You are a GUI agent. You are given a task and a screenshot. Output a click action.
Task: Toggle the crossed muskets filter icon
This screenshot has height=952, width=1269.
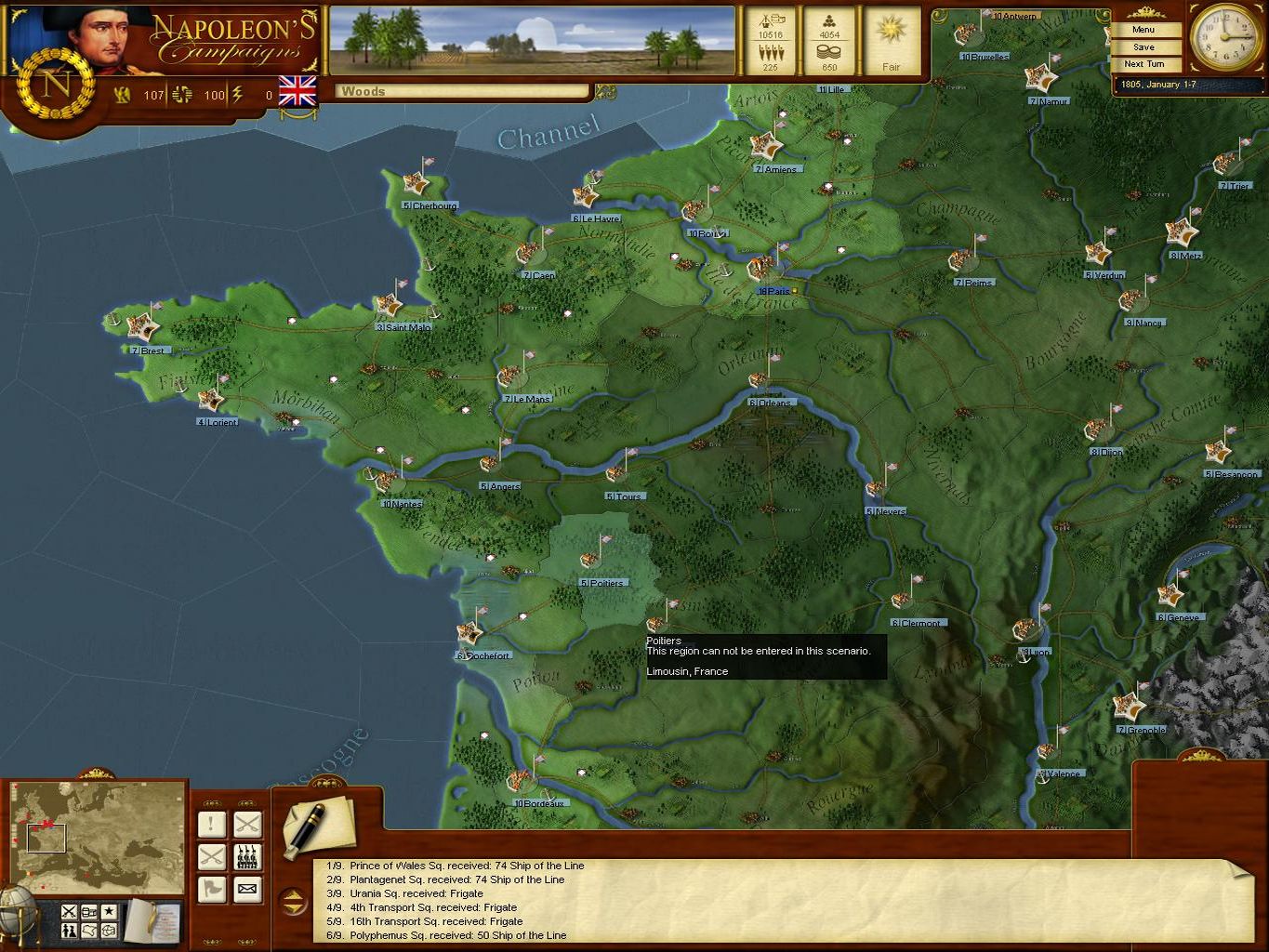[x=67, y=911]
